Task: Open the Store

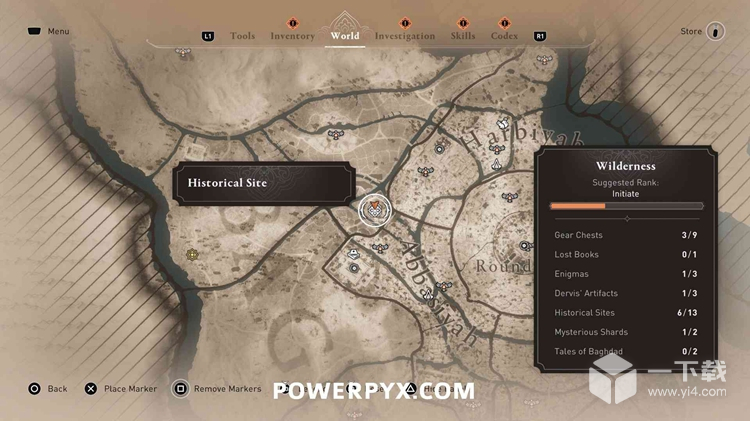Action: 701,31
